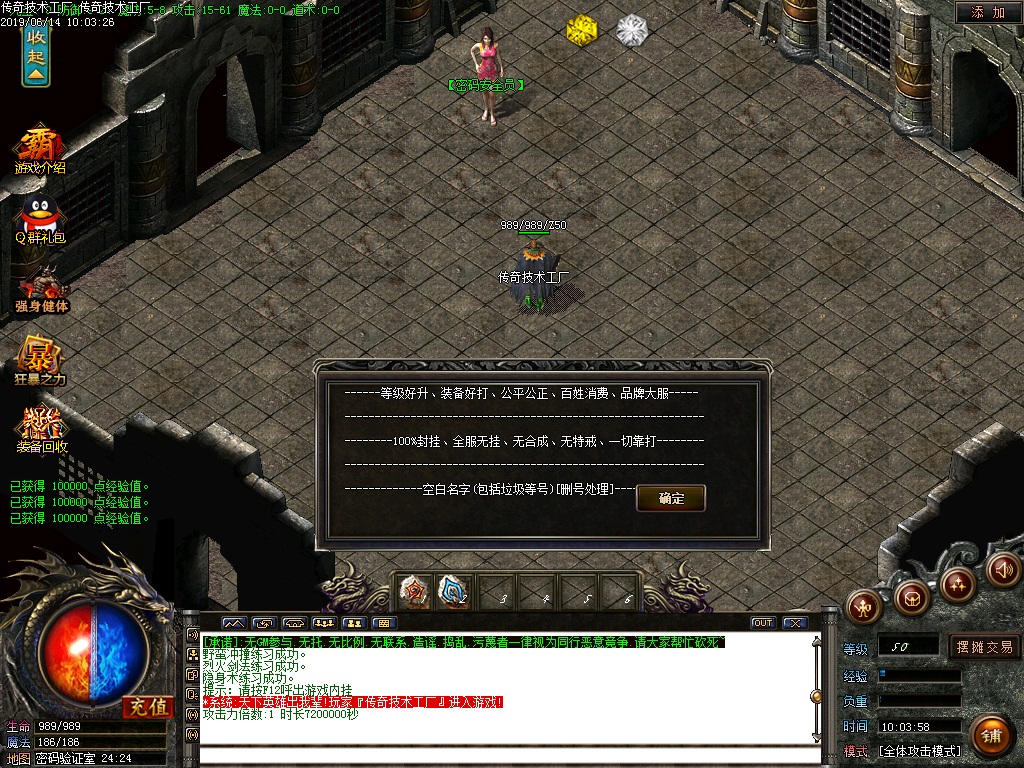Viewport: 1024px width, 768px height.
Task: Click the 添加 button at top right
Action: pos(987,12)
